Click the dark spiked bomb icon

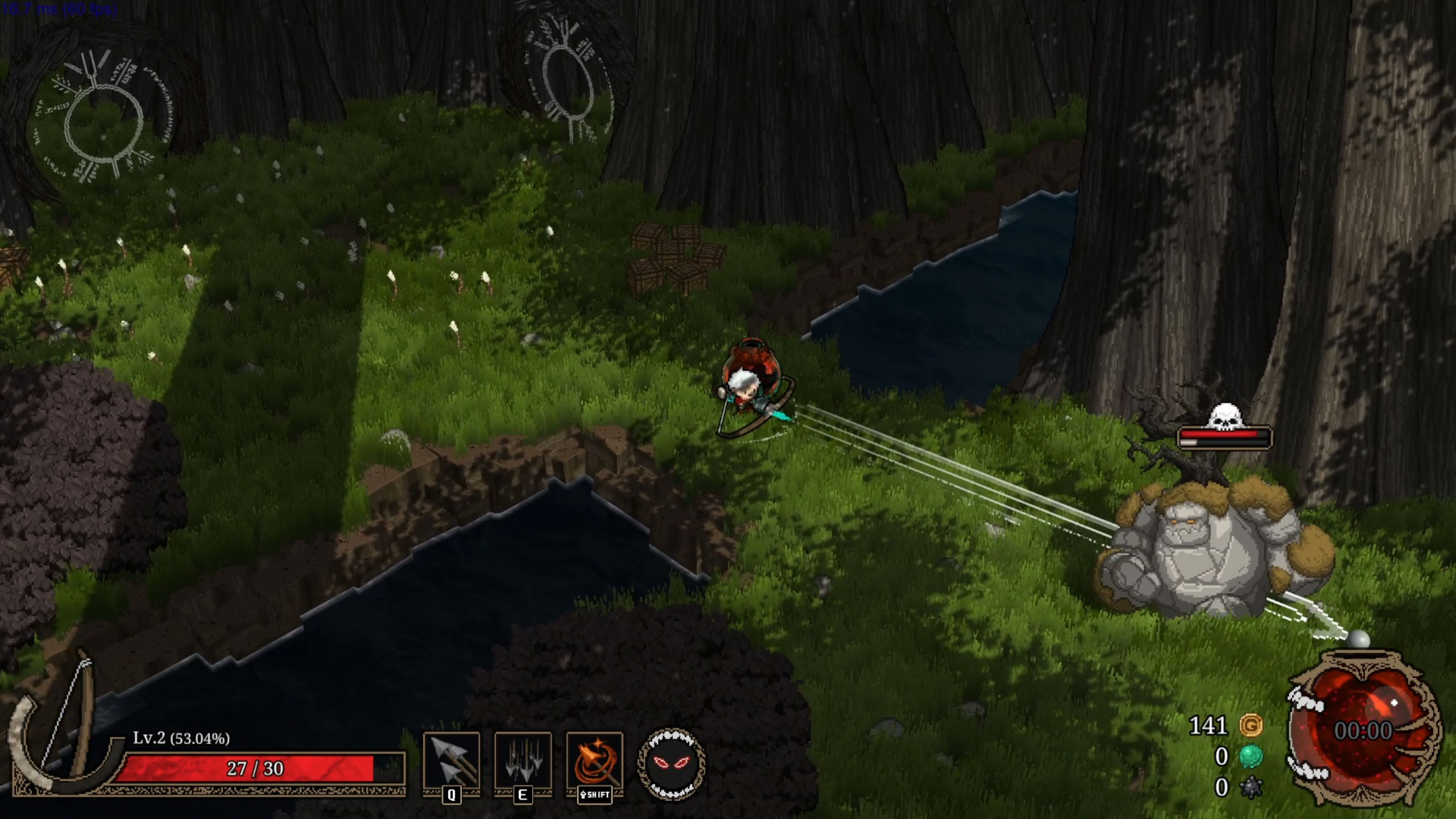[x=1251, y=788]
